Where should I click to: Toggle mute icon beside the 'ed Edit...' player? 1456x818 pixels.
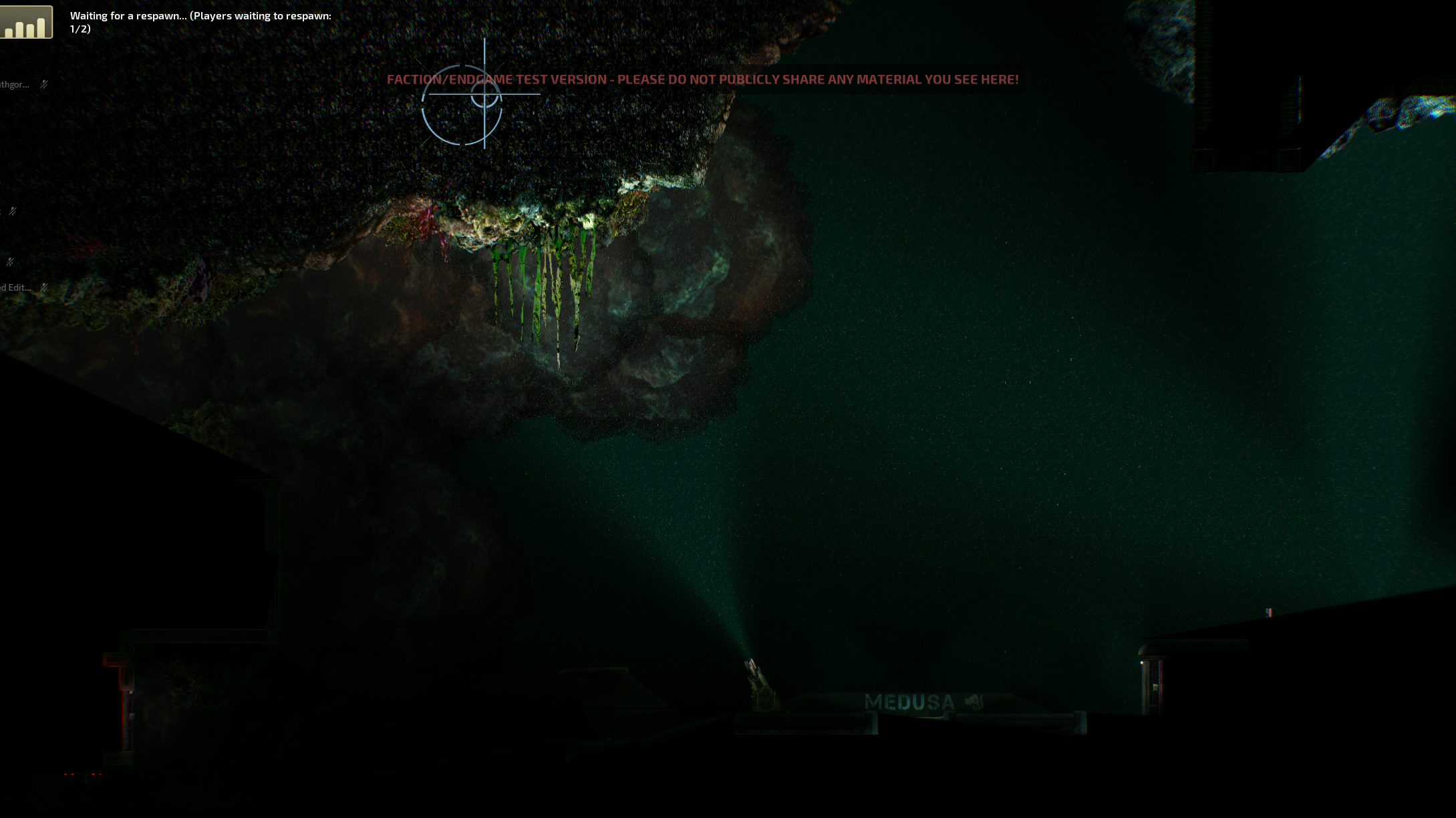(44, 287)
